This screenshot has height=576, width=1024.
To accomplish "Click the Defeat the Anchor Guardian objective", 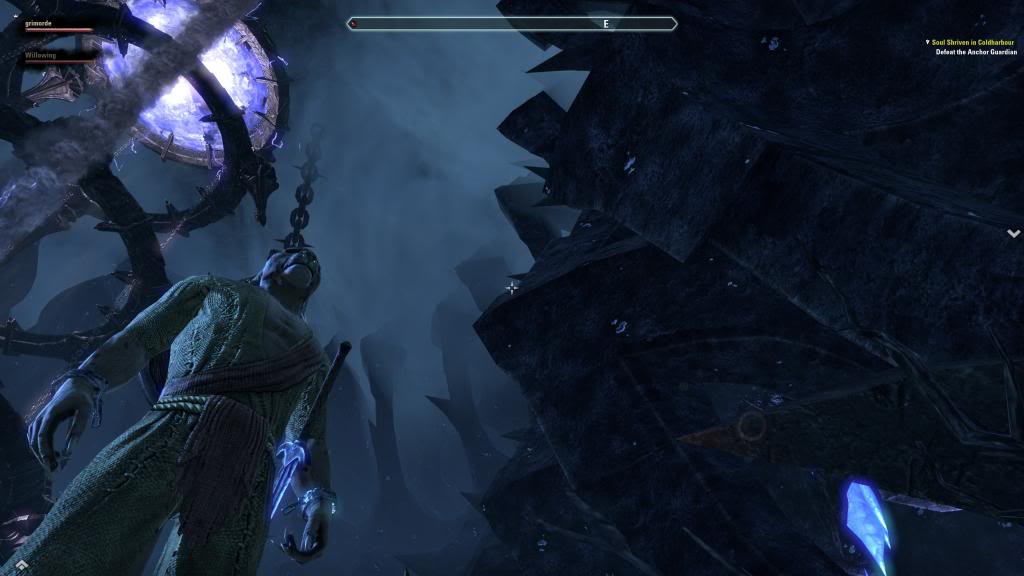I will 975,52.
